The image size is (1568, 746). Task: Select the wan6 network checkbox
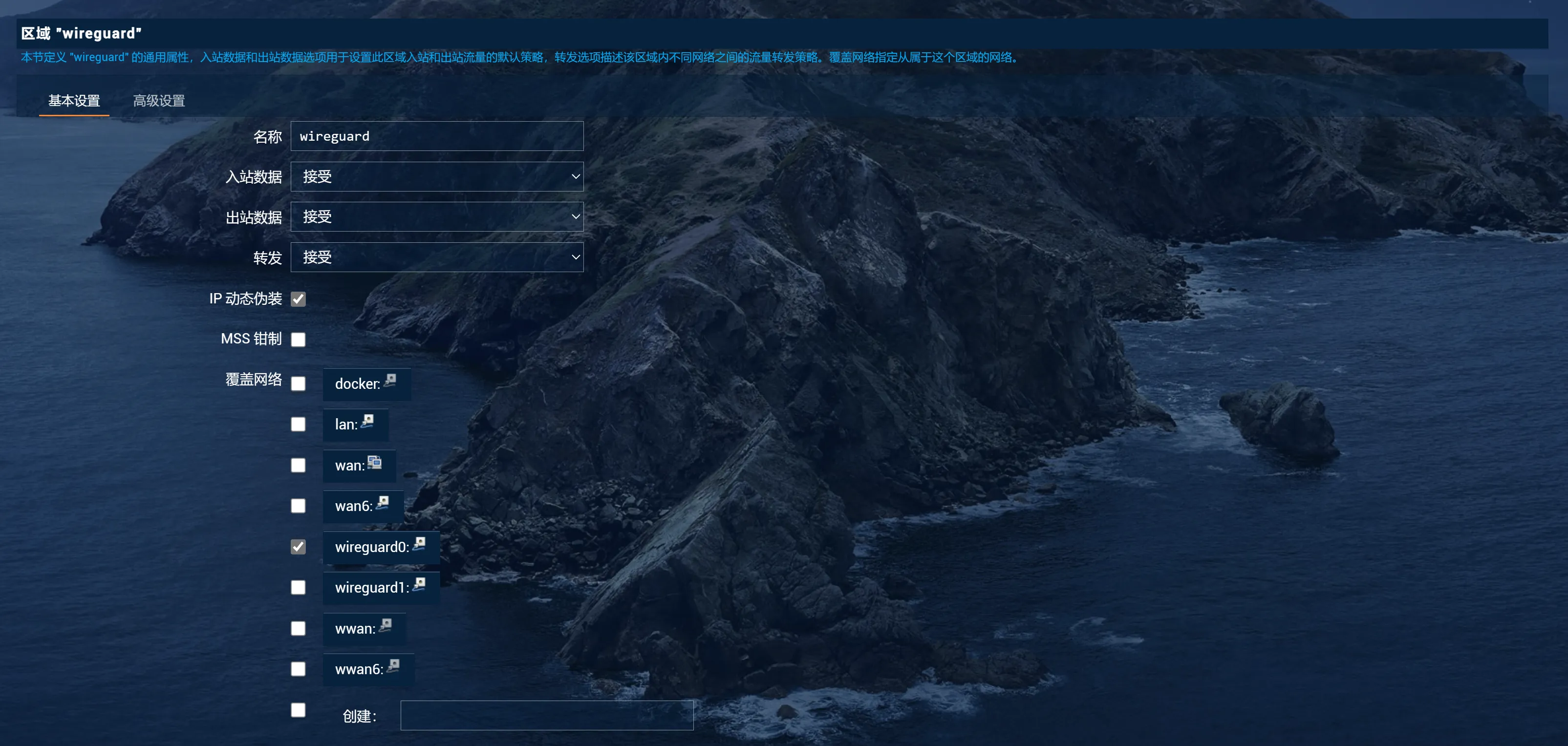(x=298, y=506)
